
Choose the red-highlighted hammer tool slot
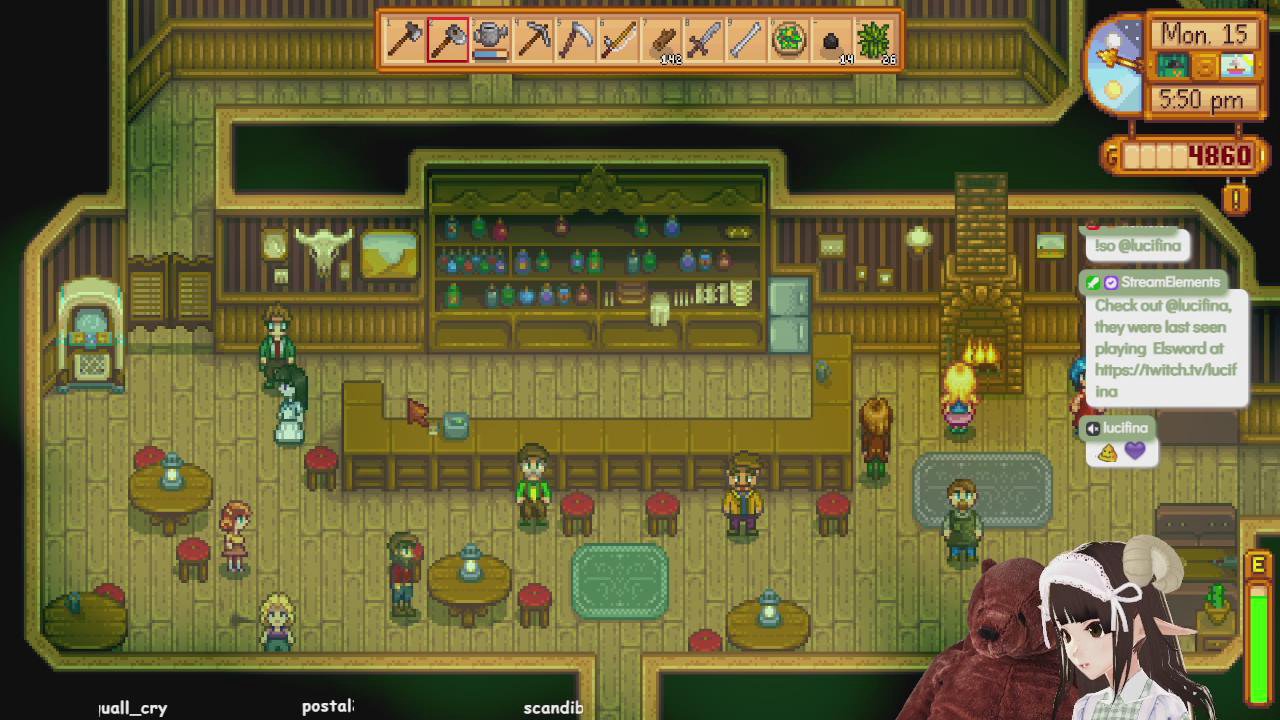[448, 41]
